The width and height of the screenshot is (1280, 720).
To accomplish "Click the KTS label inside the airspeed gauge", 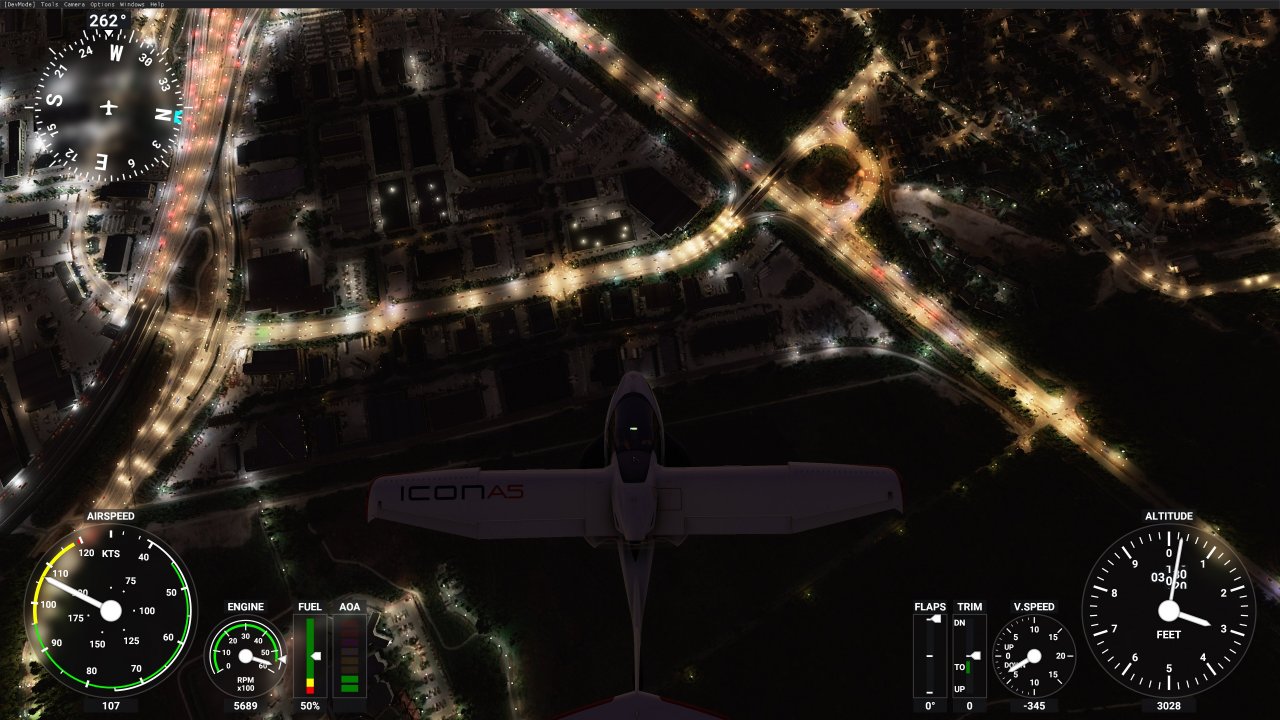I will click(111, 552).
